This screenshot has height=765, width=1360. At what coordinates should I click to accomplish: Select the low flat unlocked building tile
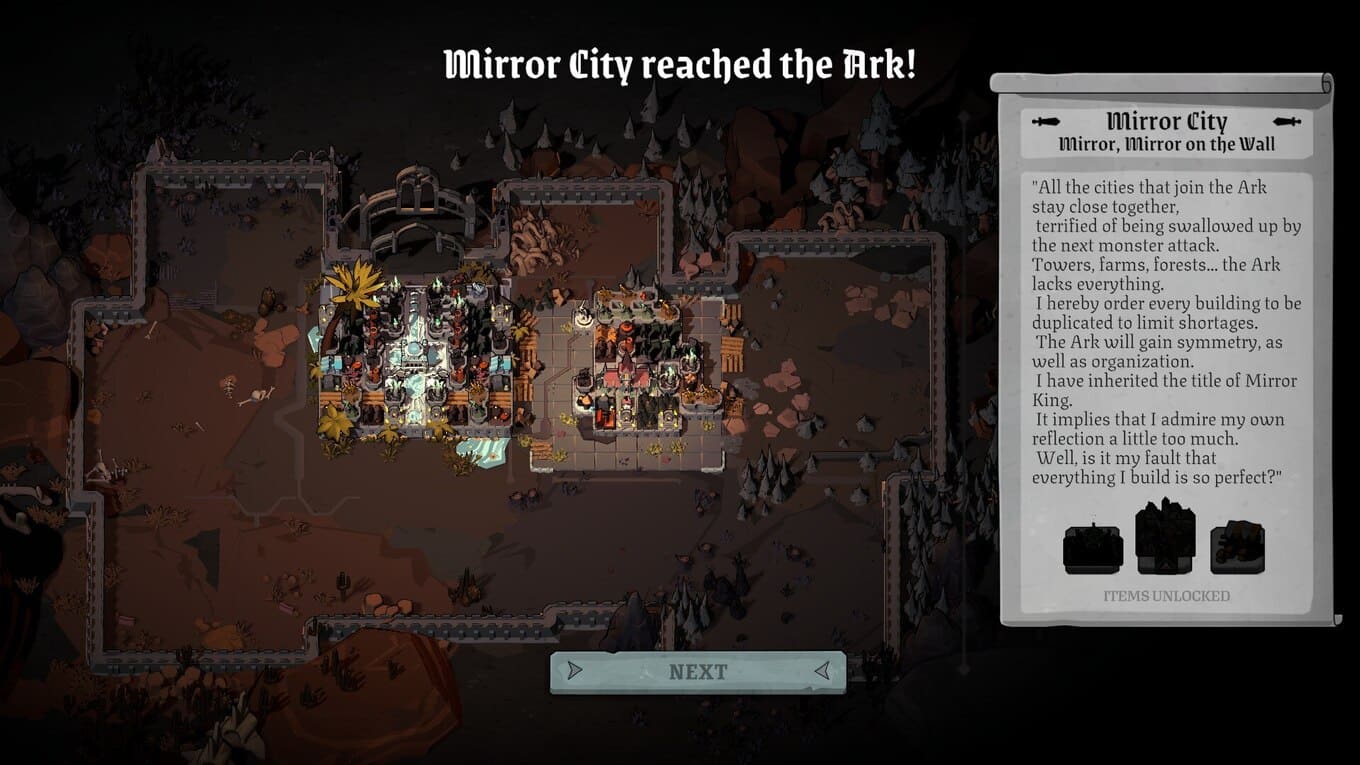[1093, 549]
